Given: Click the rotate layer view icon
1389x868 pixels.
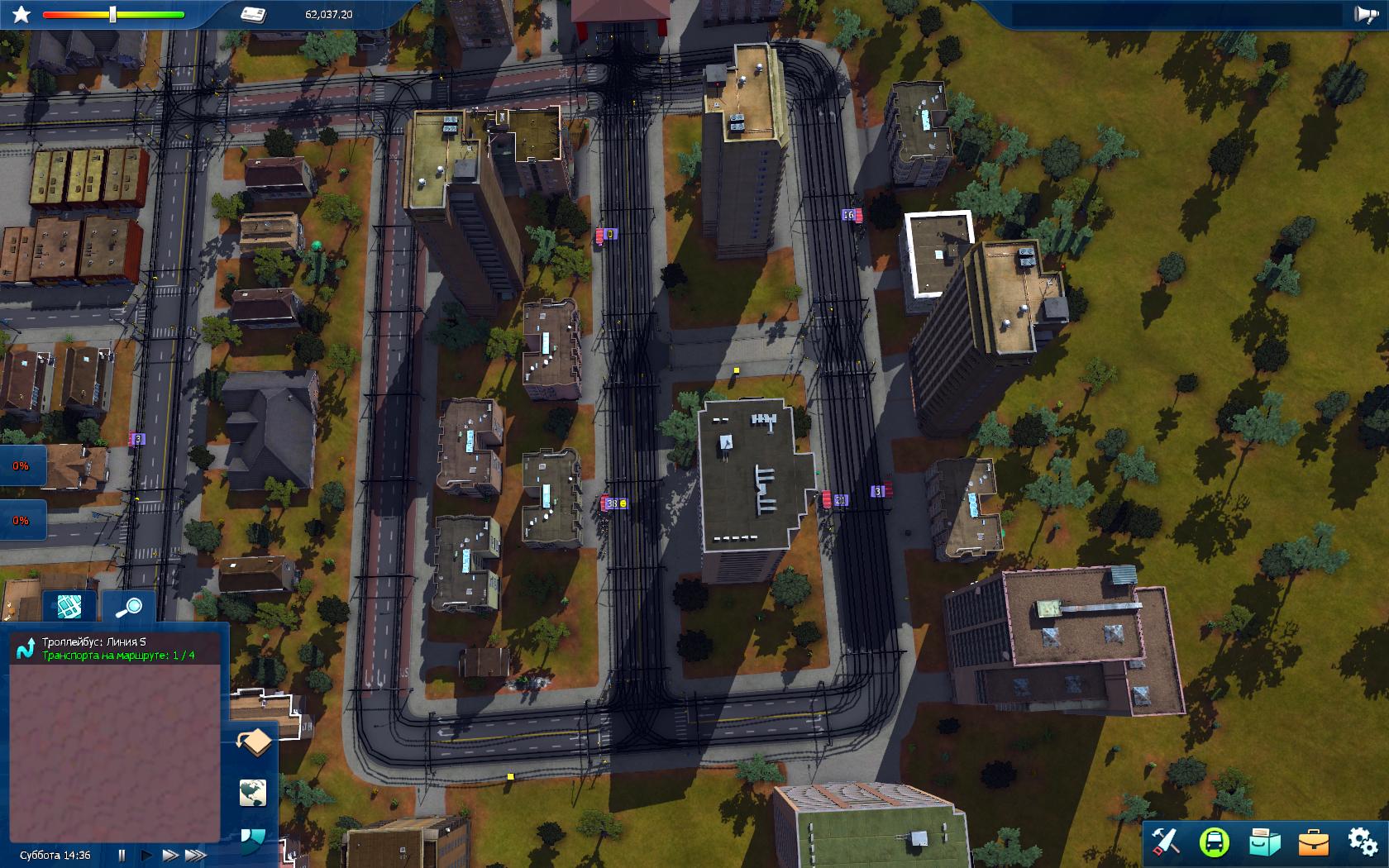Looking at the screenshot, I should point(254,742).
